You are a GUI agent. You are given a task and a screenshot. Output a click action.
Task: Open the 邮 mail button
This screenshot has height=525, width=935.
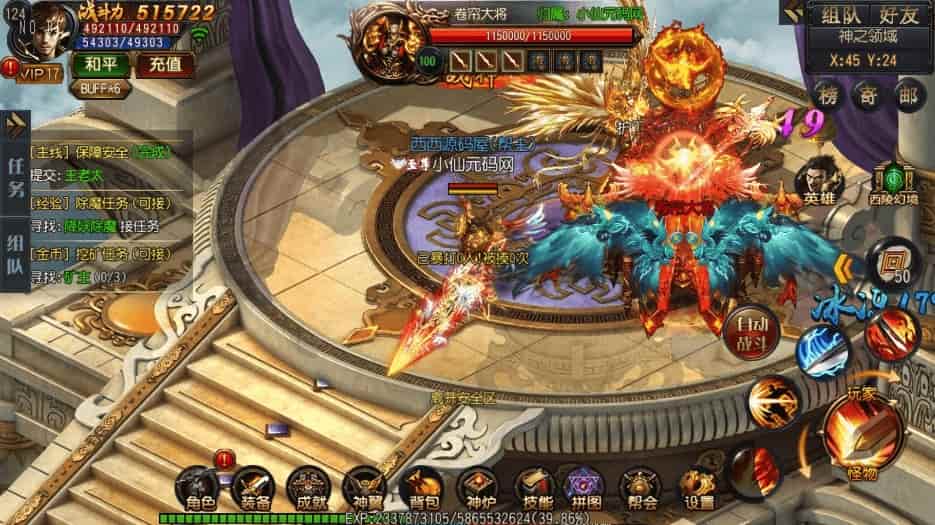[906, 96]
